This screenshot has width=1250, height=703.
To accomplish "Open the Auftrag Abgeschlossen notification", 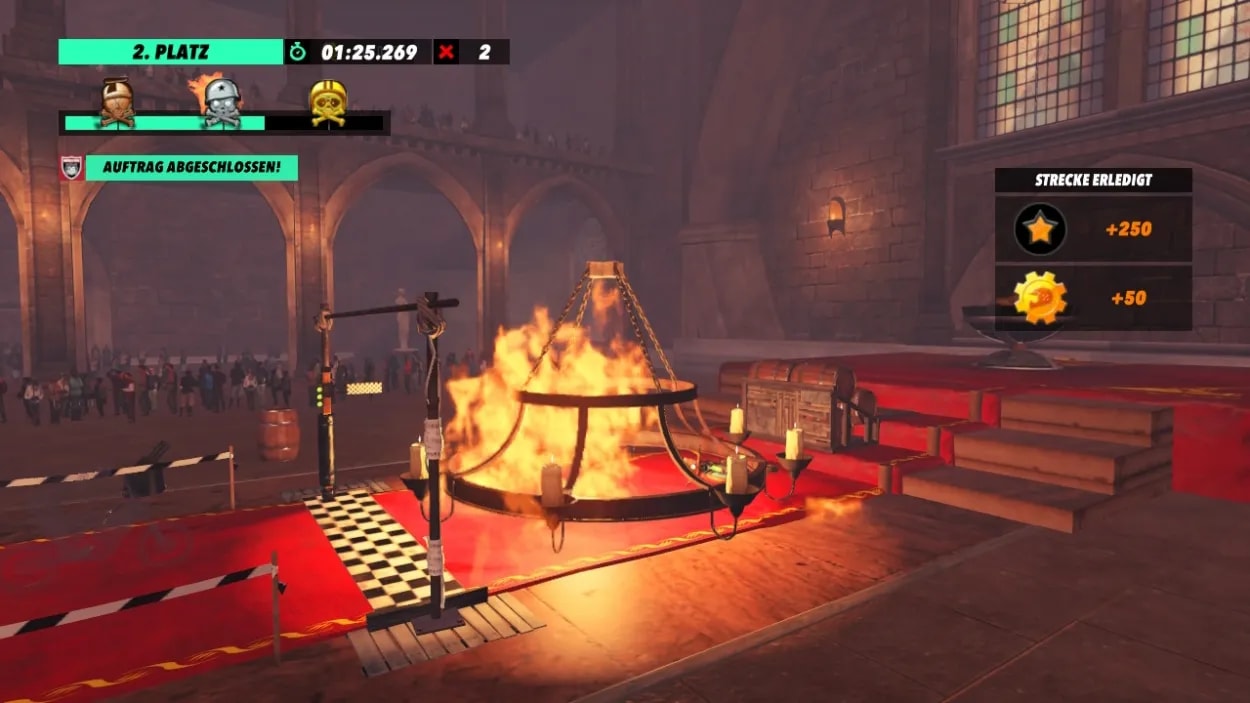I will tap(191, 167).
